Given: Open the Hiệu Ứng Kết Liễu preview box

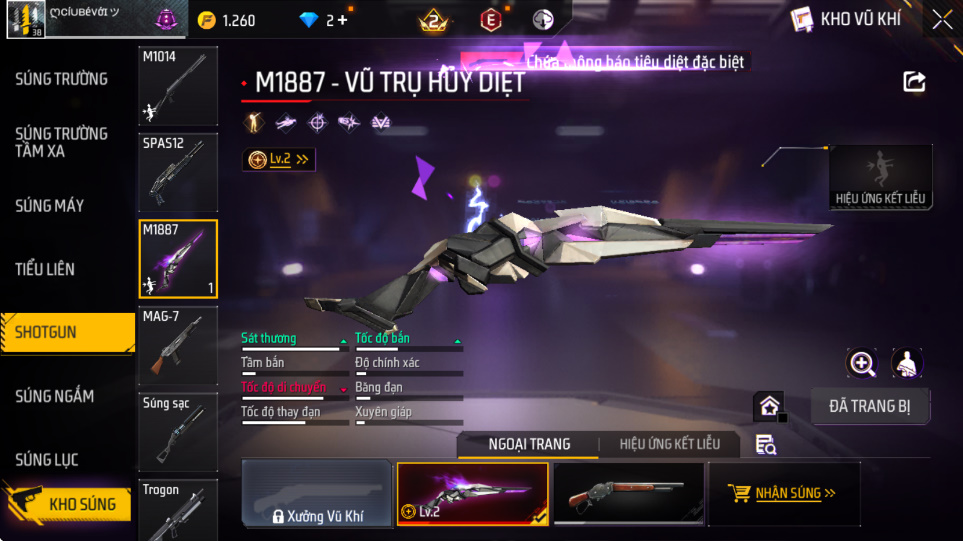Looking at the screenshot, I should click(880, 177).
